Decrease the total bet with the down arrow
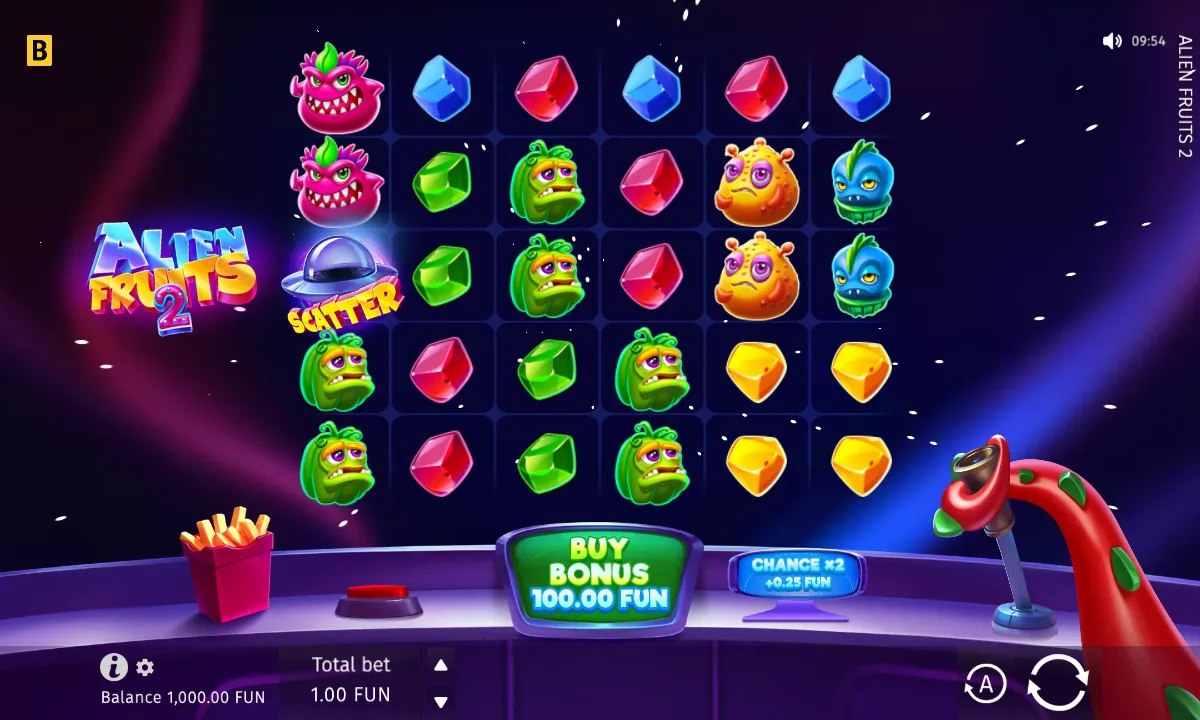 pos(440,702)
